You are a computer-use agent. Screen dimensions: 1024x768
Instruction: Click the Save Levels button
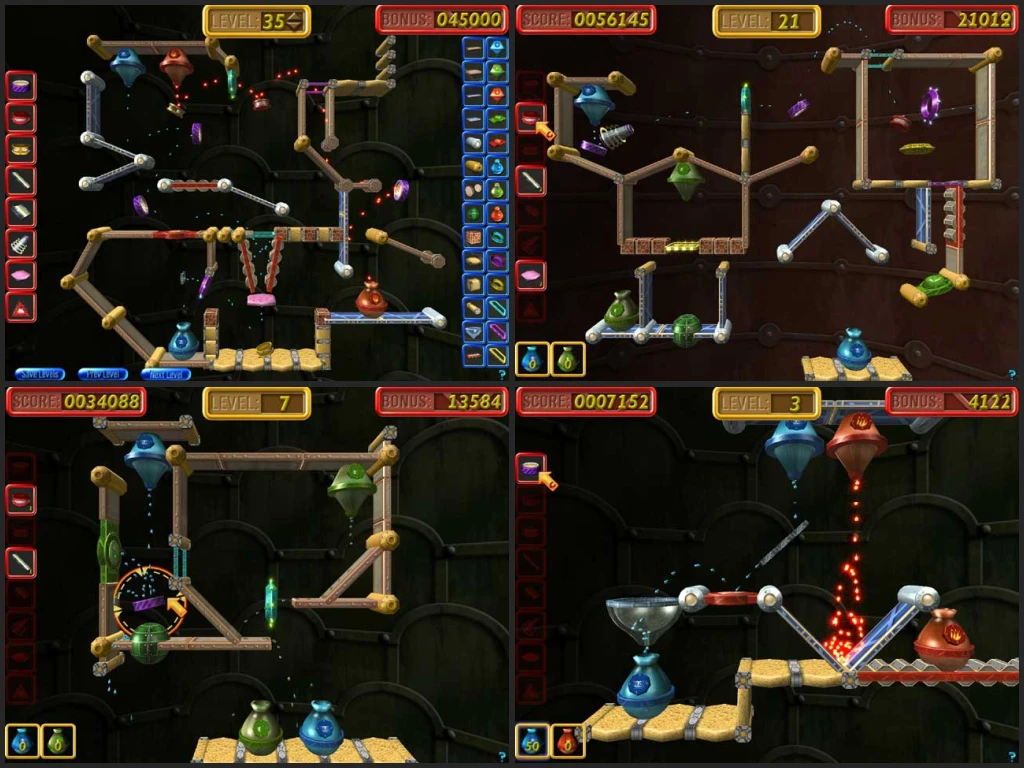[40, 374]
